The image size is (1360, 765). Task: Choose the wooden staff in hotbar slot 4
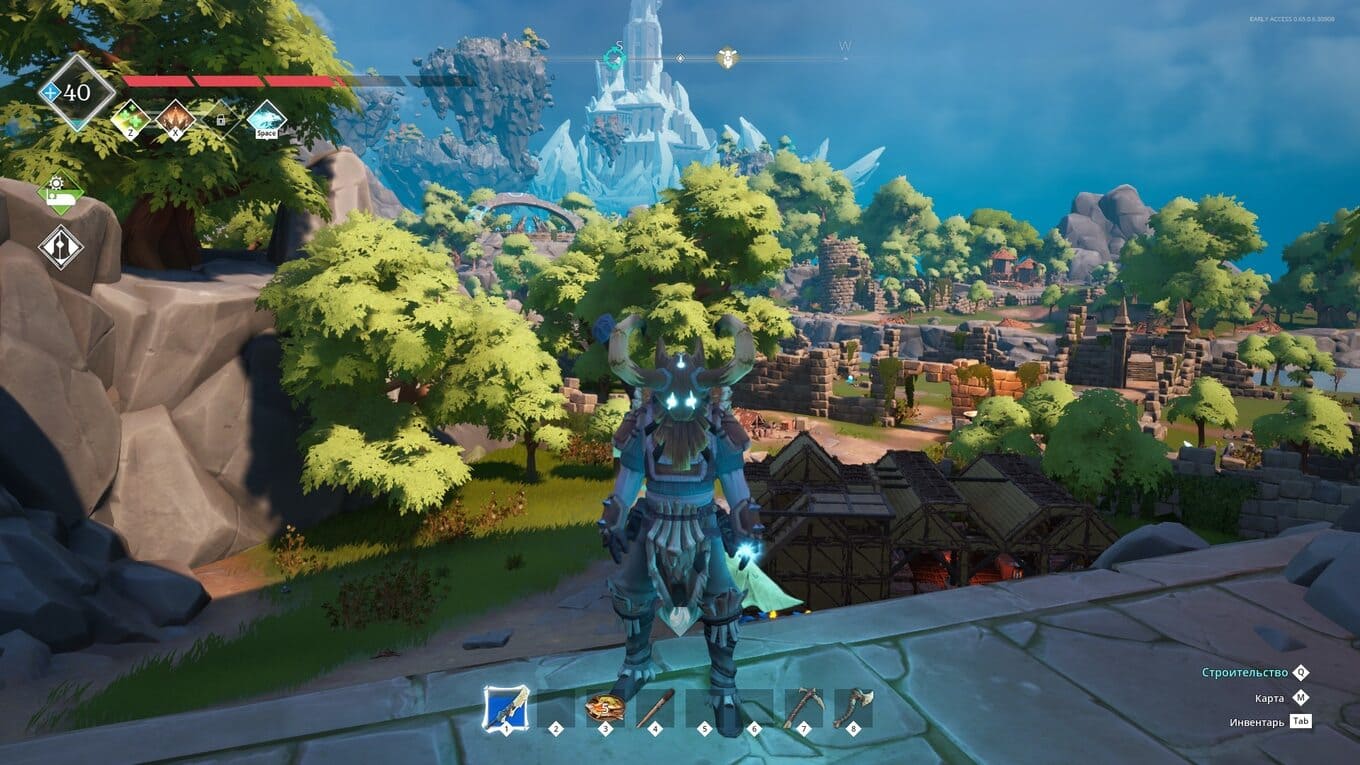pos(655,708)
